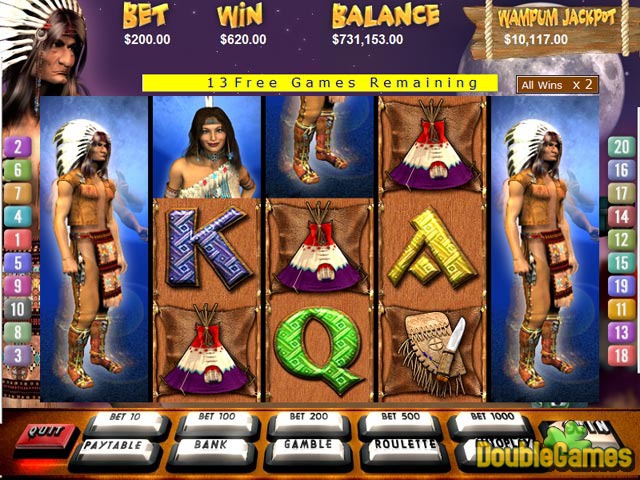Choose the Bet 1000 button
Screen dimensions: 640x480
coord(488,420)
